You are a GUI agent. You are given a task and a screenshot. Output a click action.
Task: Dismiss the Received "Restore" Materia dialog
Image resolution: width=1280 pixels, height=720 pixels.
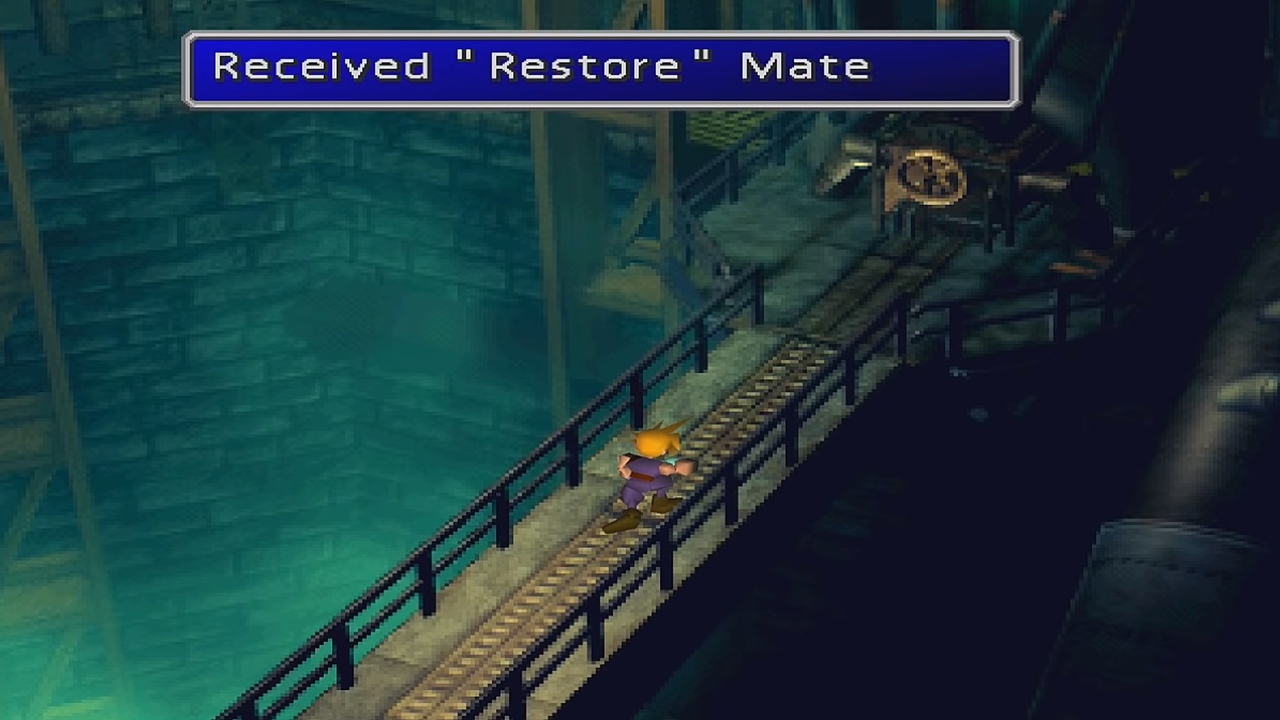(x=600, y=67)
